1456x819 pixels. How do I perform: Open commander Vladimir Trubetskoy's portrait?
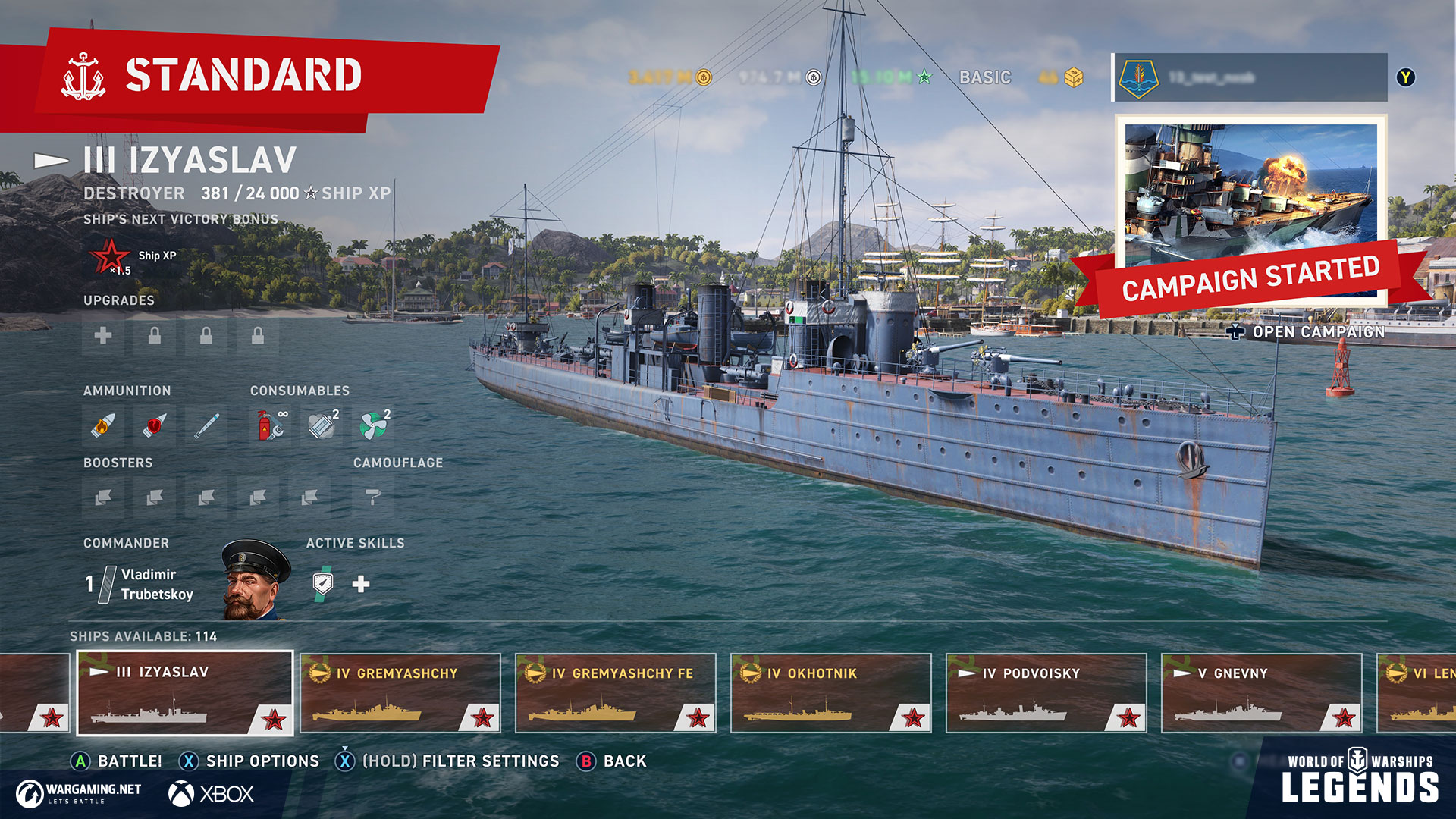tap(255, 580)
